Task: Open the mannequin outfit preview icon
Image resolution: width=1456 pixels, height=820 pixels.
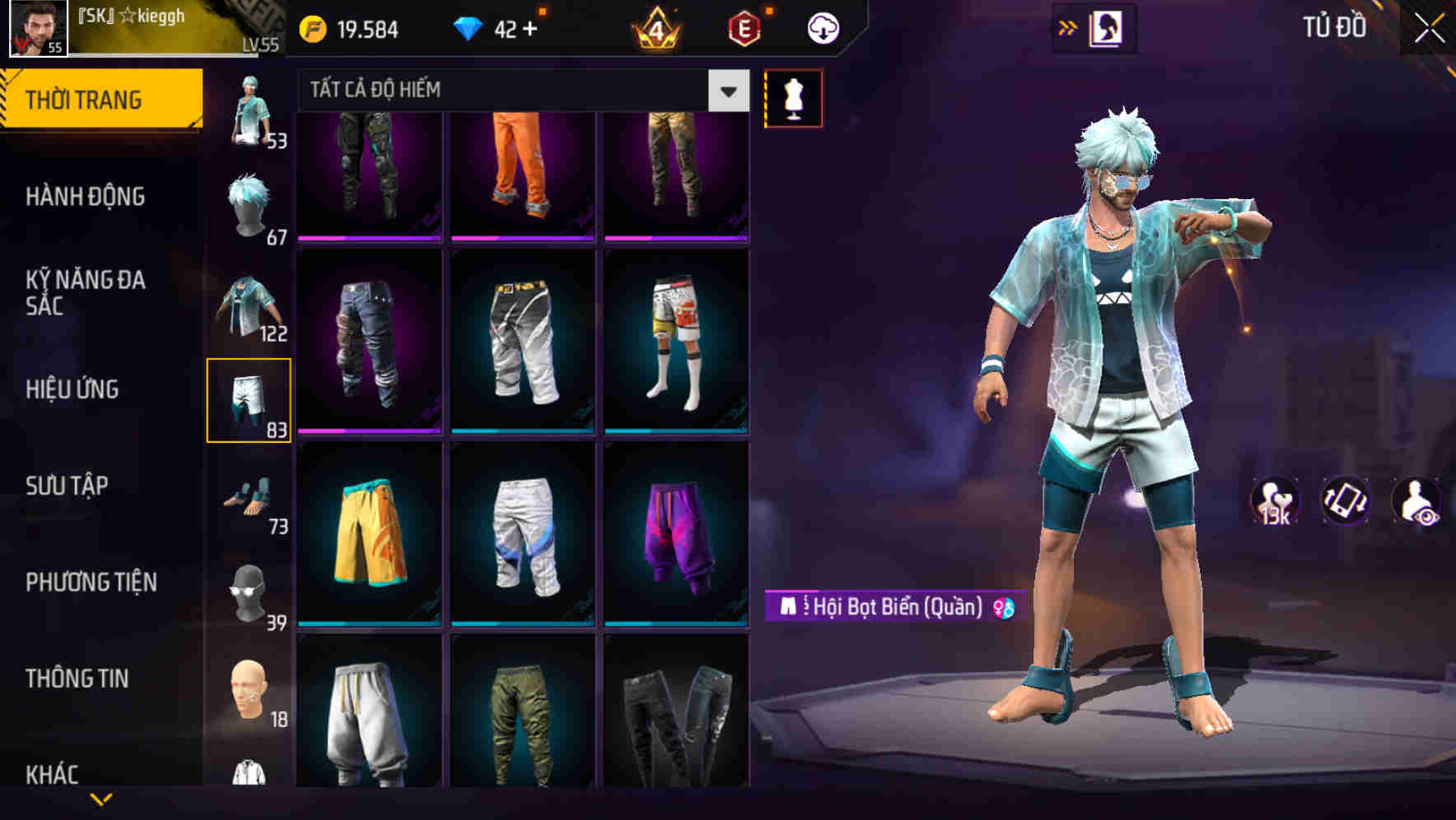Action: [x=792, y=97]
